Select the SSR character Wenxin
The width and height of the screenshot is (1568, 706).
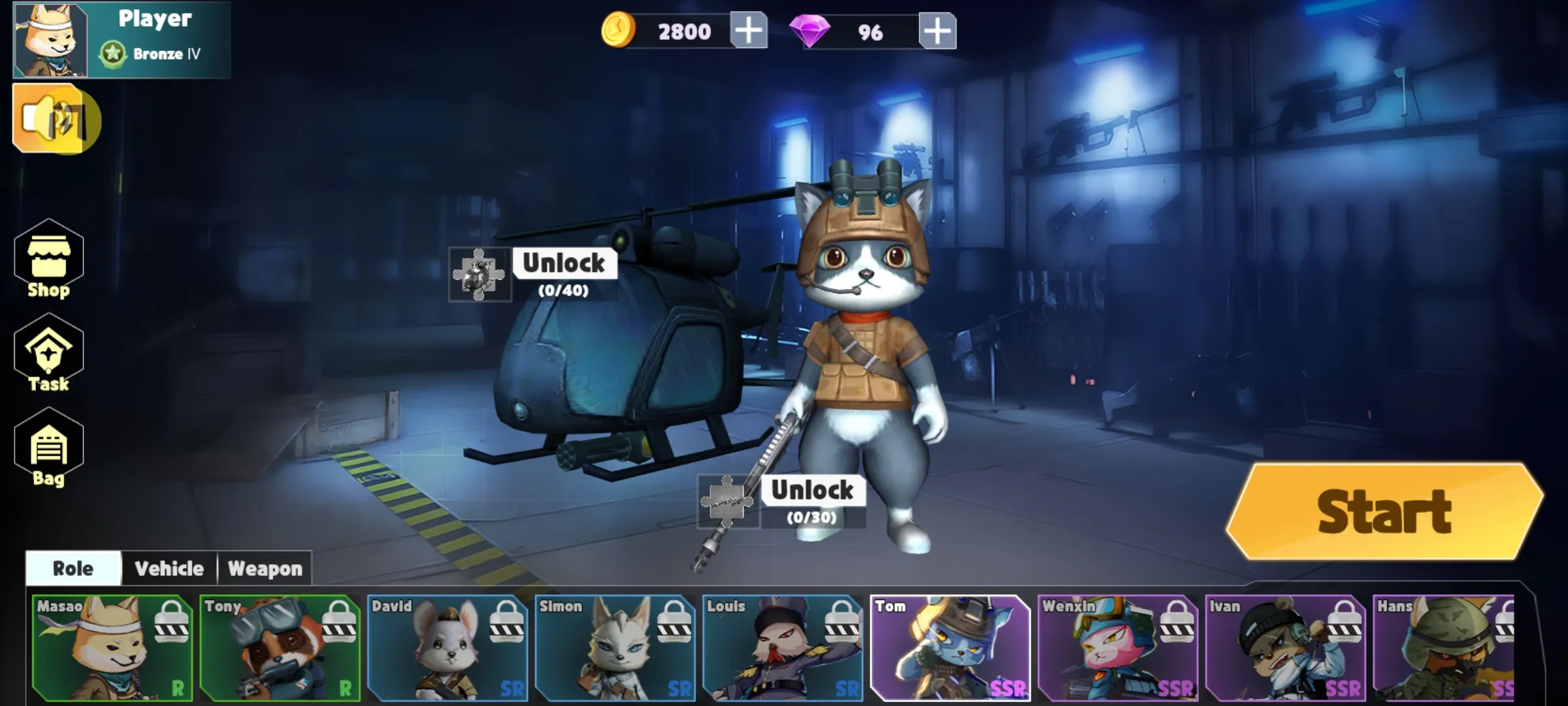(x=1119, y=647)
